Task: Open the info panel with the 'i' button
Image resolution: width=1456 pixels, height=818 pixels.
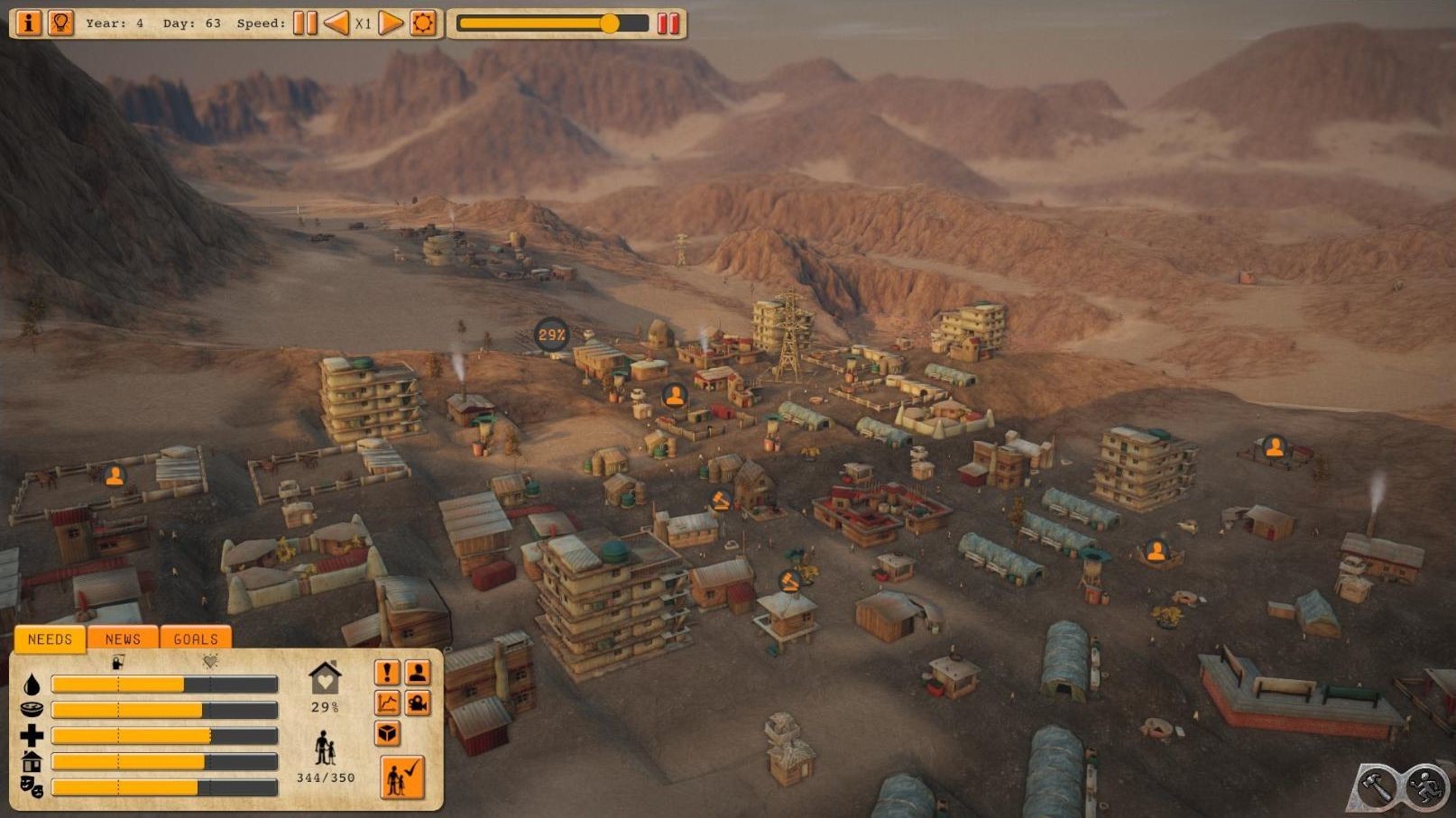Action: tap(28, 23)
